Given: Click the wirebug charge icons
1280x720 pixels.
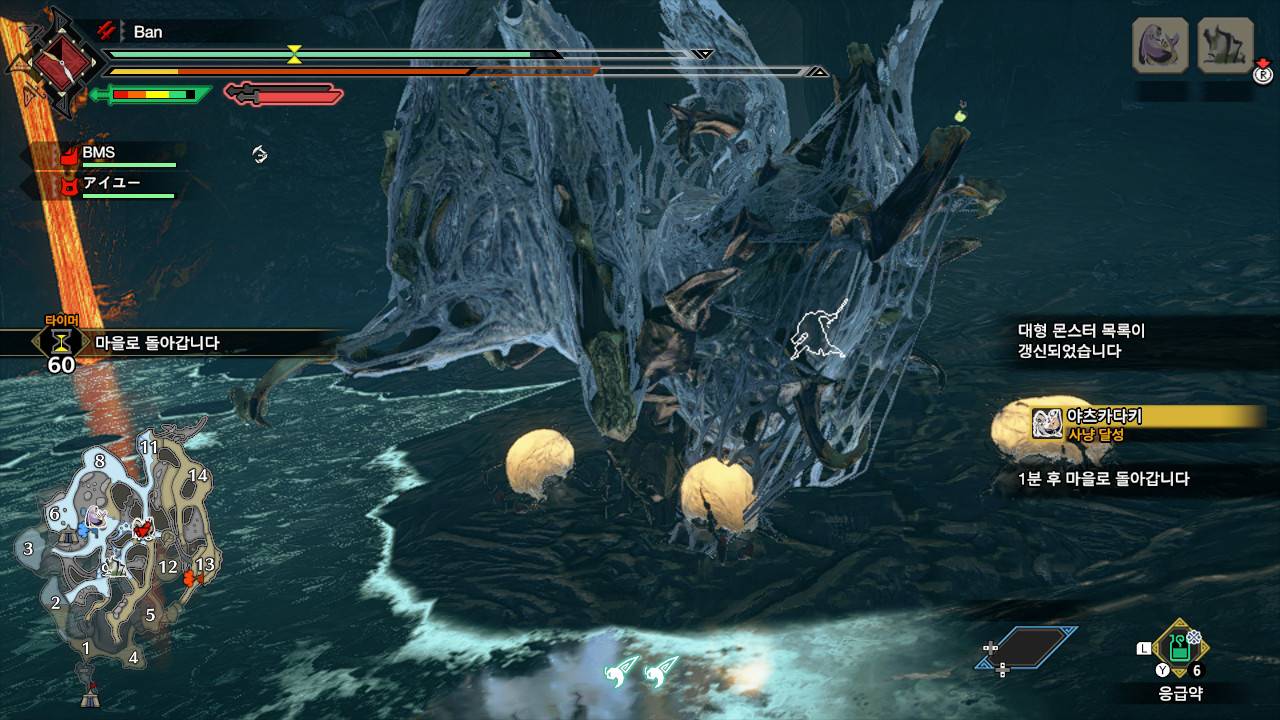Looking at the screenshot, I should click(641, 670).
